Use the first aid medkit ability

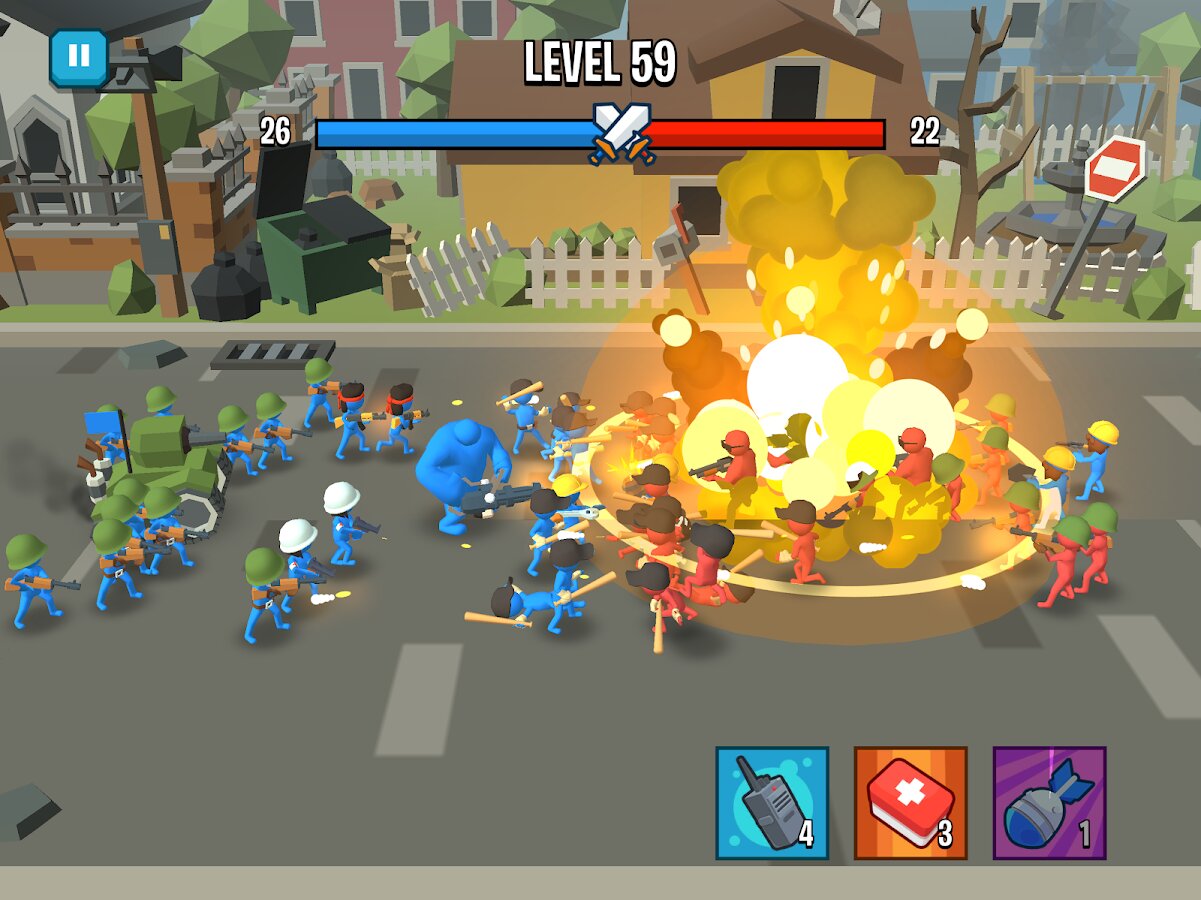pyautogui.click(x=910, y=803)
